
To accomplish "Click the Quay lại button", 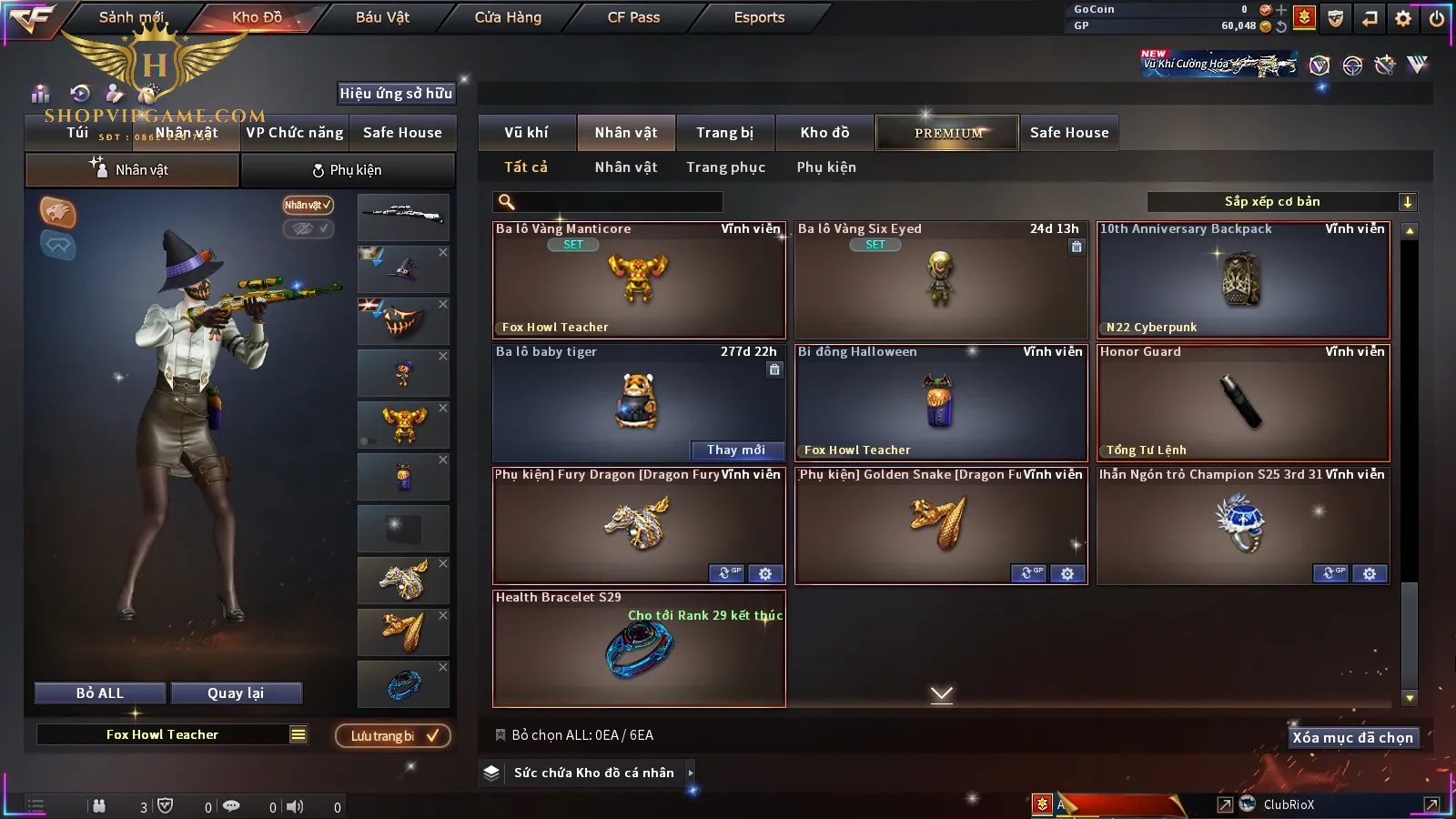I will click(236, 693).
